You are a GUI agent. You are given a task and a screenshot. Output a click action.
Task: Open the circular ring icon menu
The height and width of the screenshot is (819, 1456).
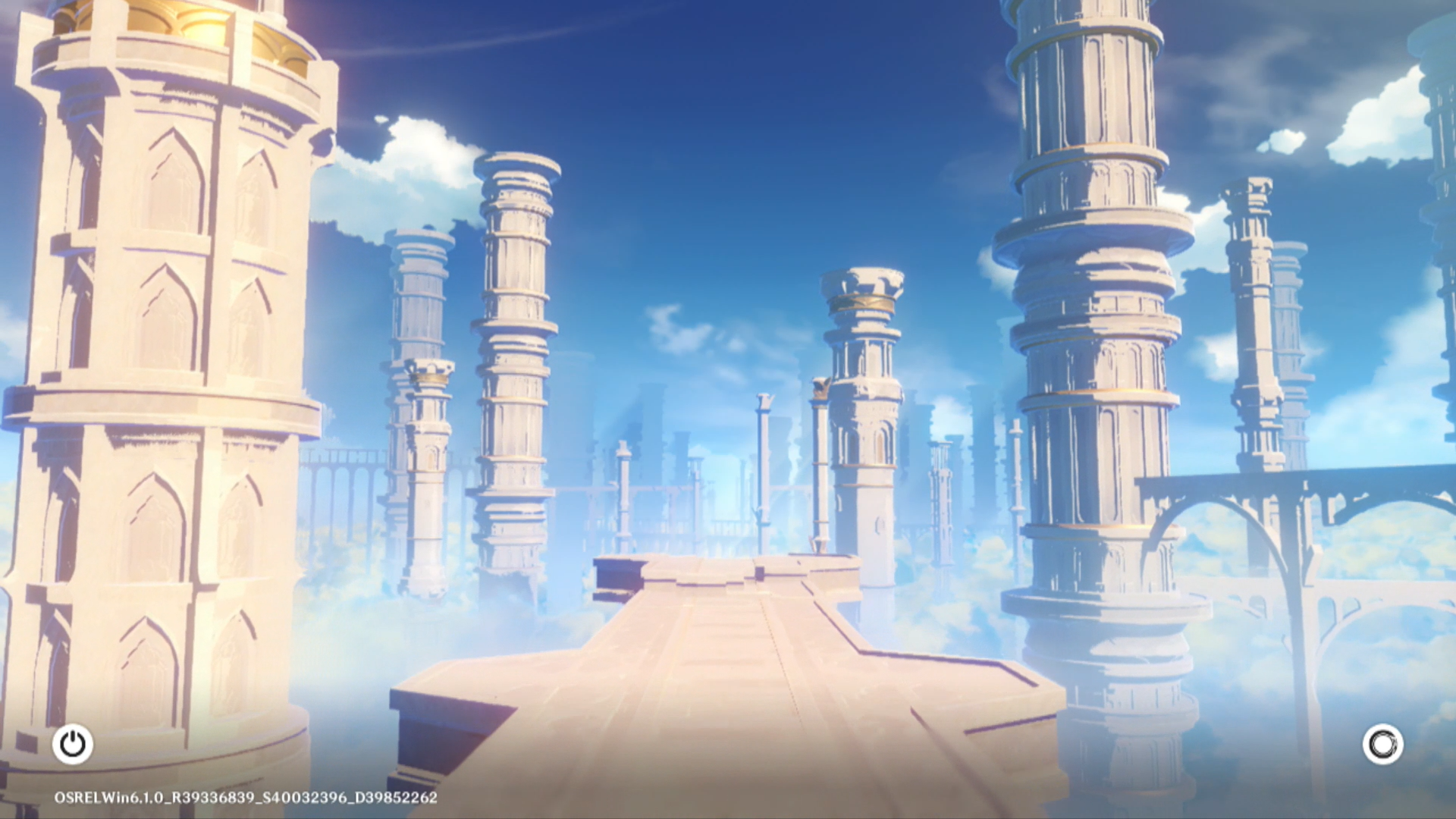[1382, 744]
